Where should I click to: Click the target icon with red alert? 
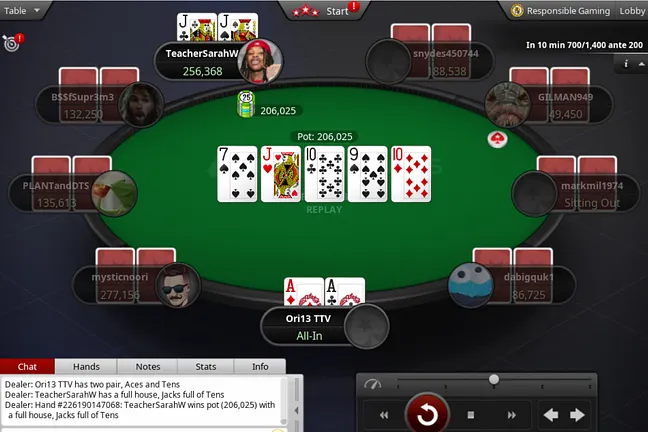pos(11,43)
